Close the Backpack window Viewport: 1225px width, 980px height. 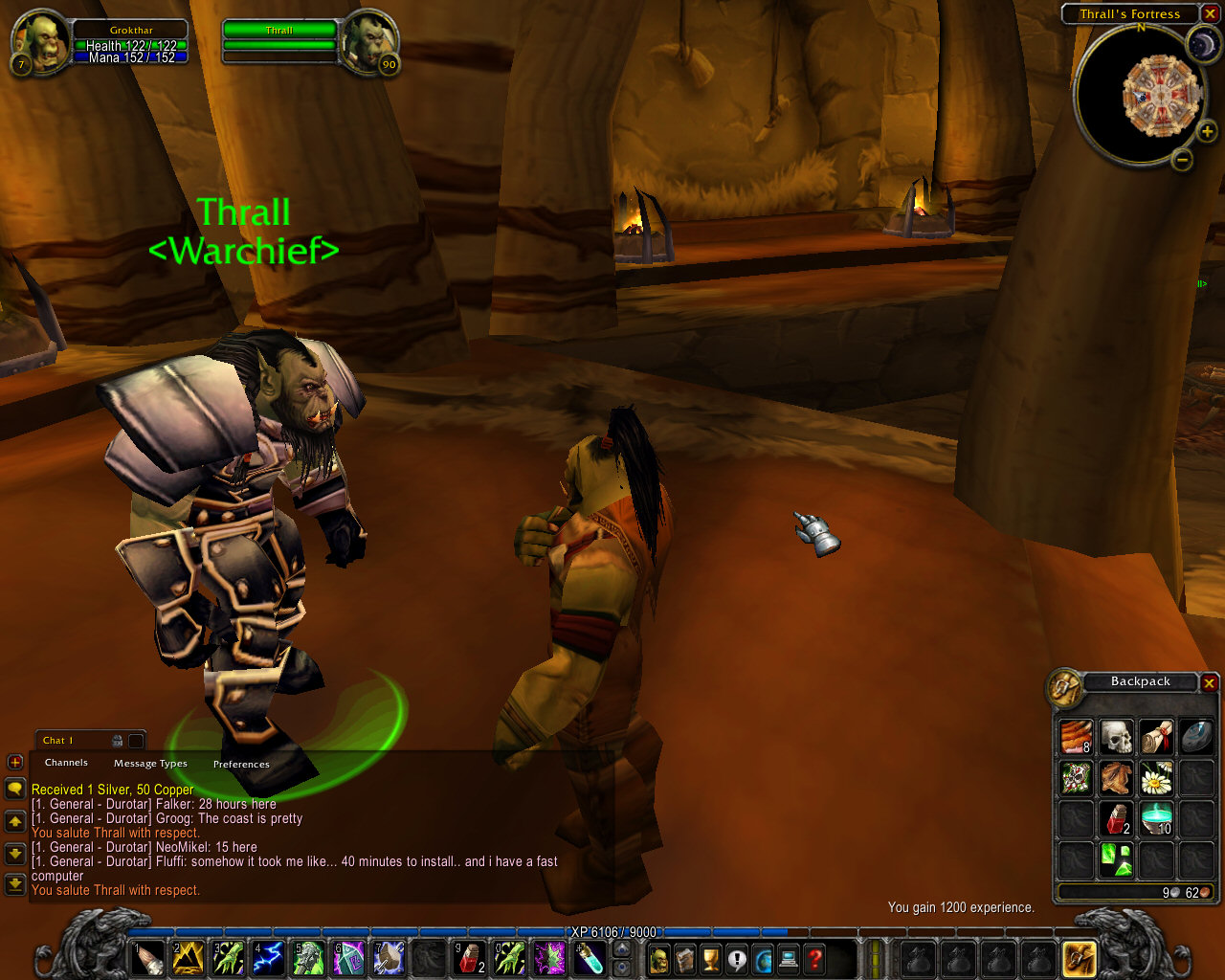[x=1209, y=682]
